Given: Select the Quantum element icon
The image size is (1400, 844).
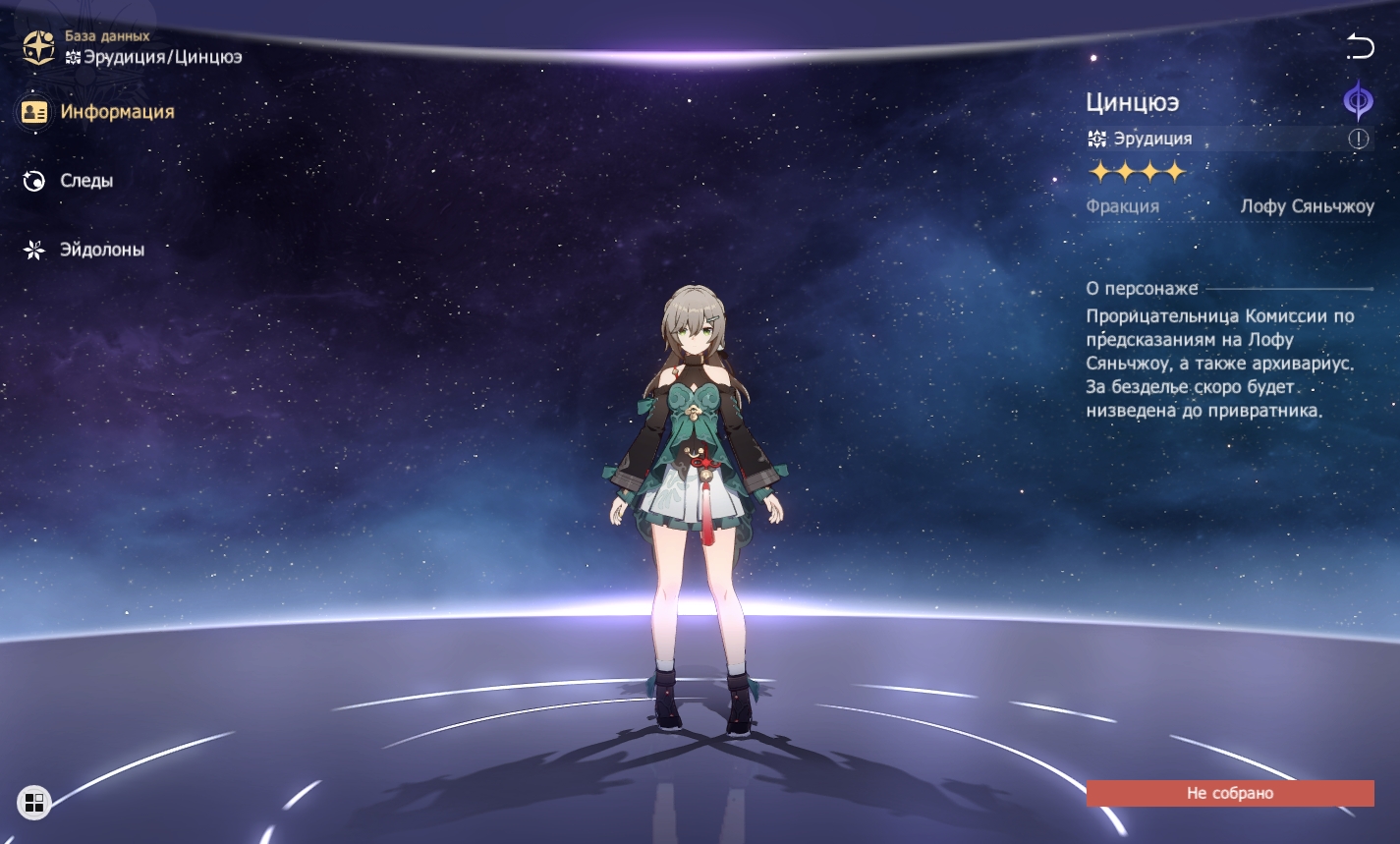Looking at the screenshot, I should (1359, 100).
